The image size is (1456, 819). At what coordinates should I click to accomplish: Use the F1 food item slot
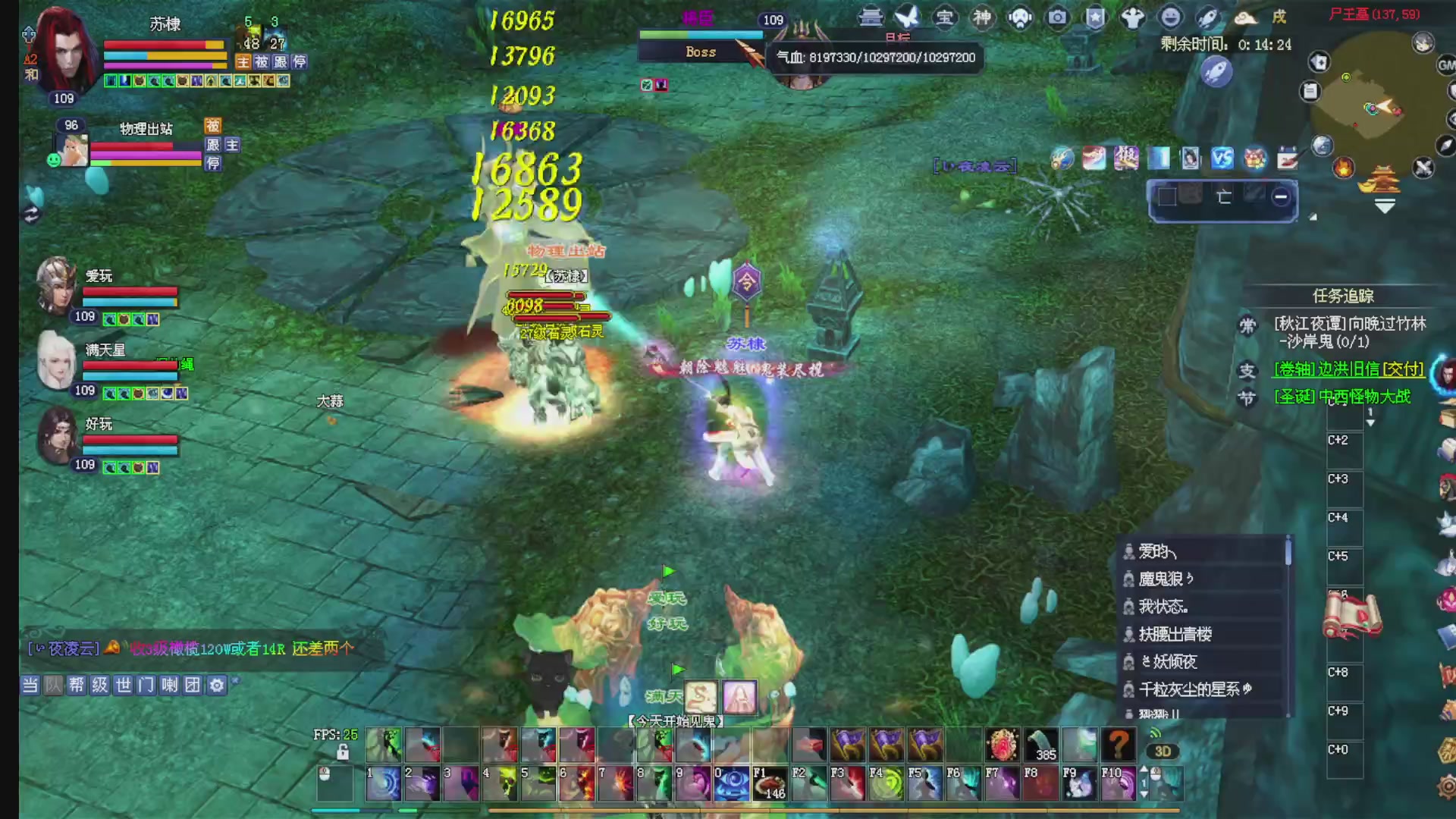pos(769,783)
